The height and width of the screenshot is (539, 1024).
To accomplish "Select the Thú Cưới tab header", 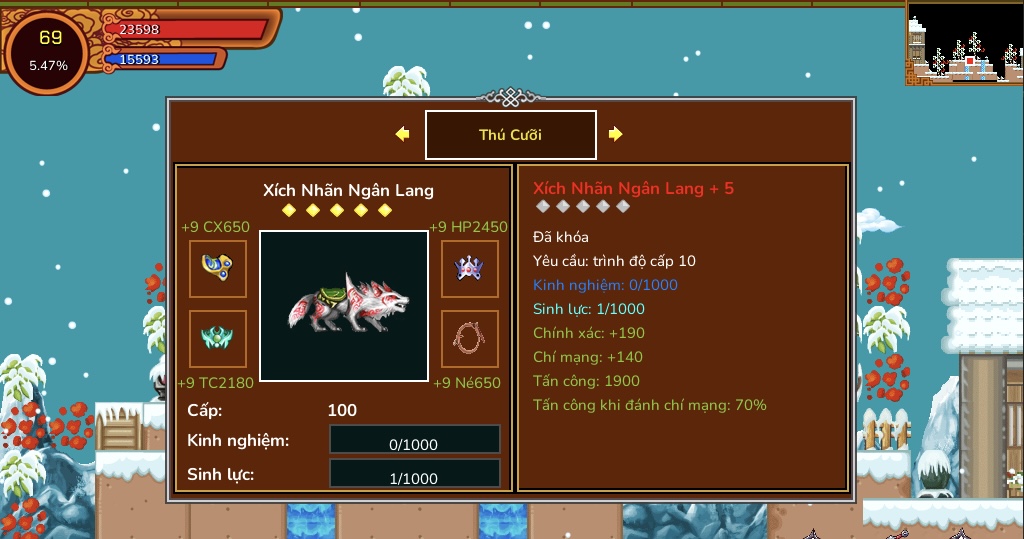I will 510,135.
